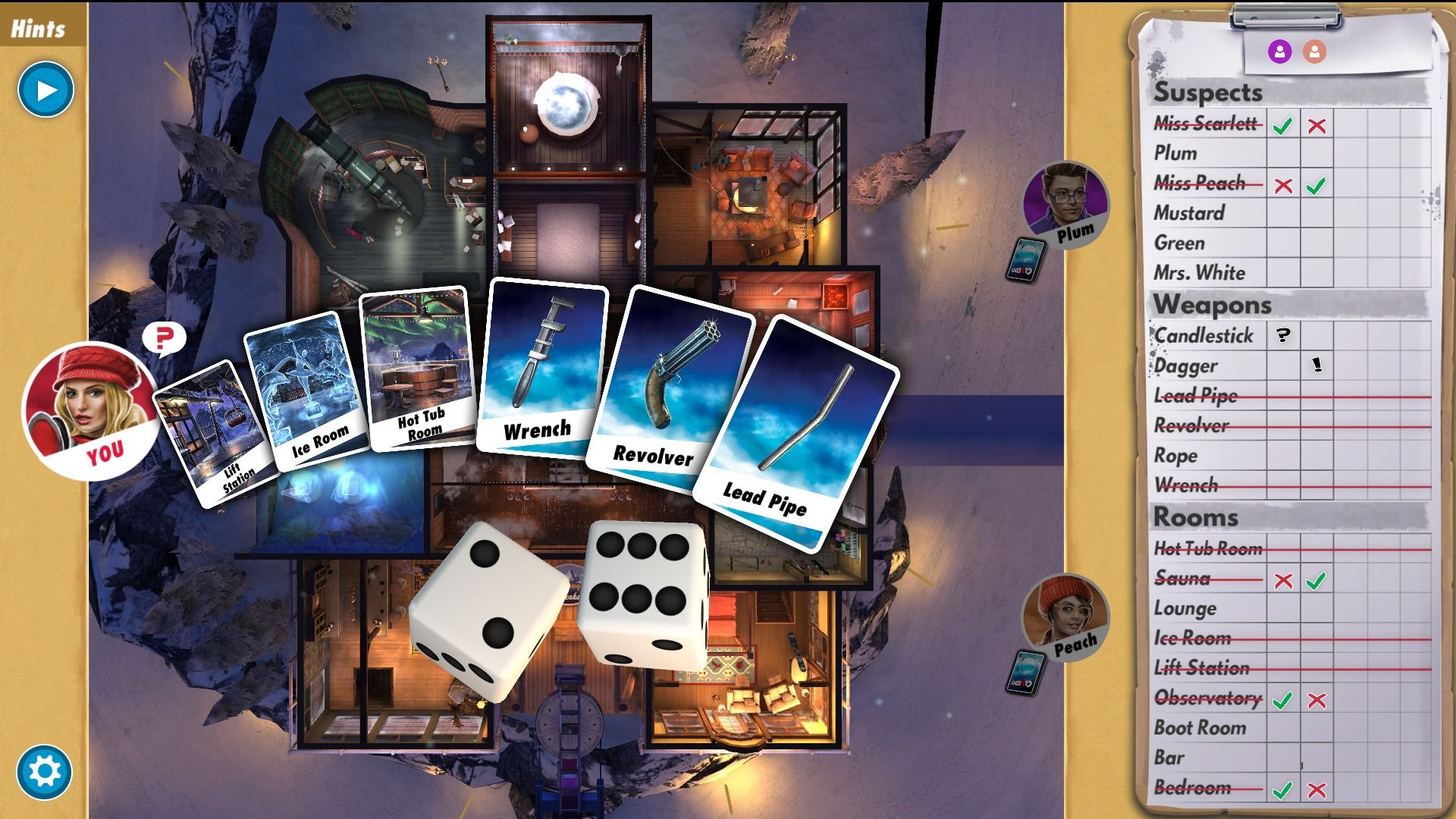Mark the Lounge room row
The height and width of the screenshot is (819, 1456).
tap(1185, 609)
